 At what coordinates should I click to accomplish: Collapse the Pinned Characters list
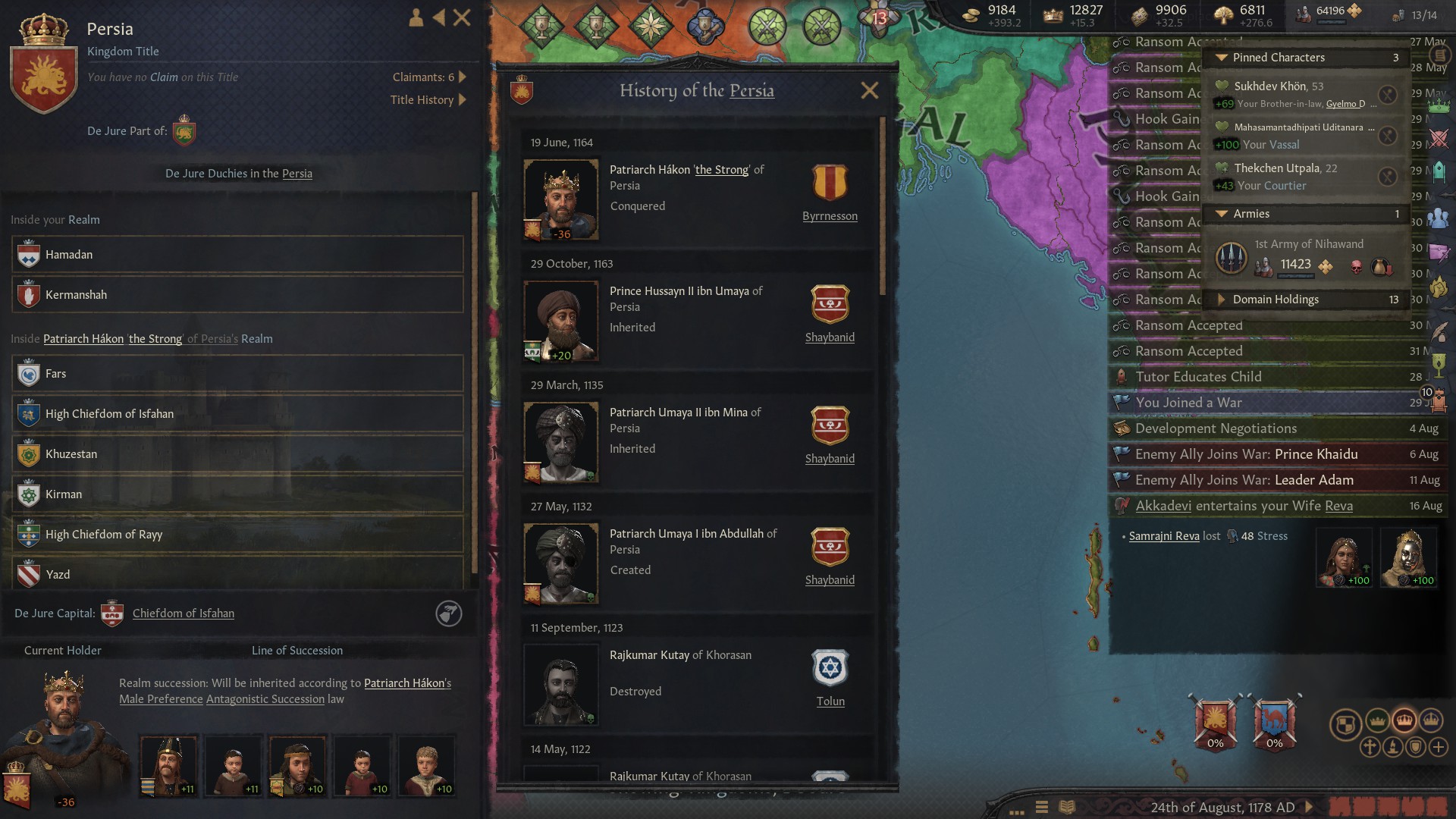tap(1221, 57)
